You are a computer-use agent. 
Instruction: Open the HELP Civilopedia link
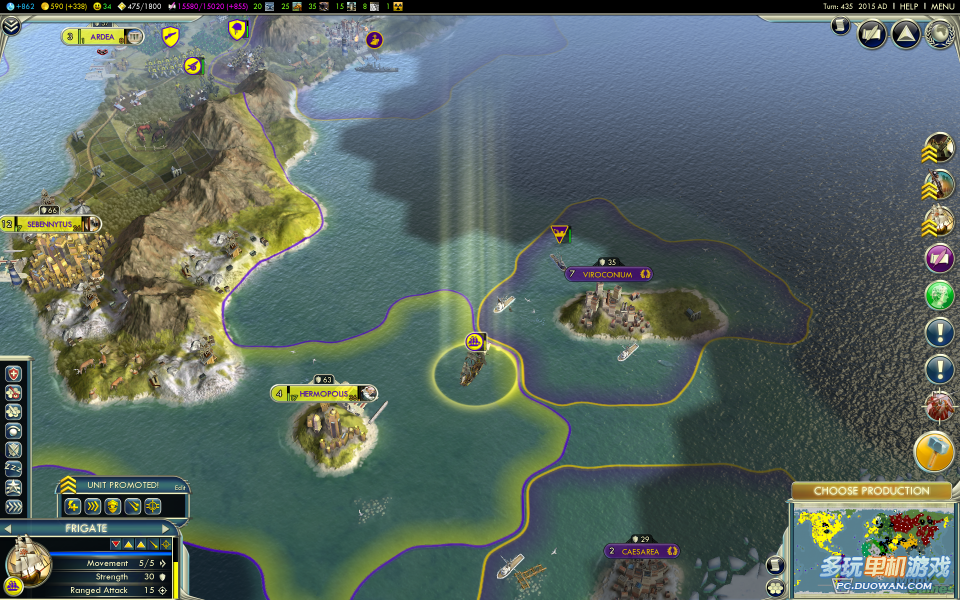click(x=908, y=6)
